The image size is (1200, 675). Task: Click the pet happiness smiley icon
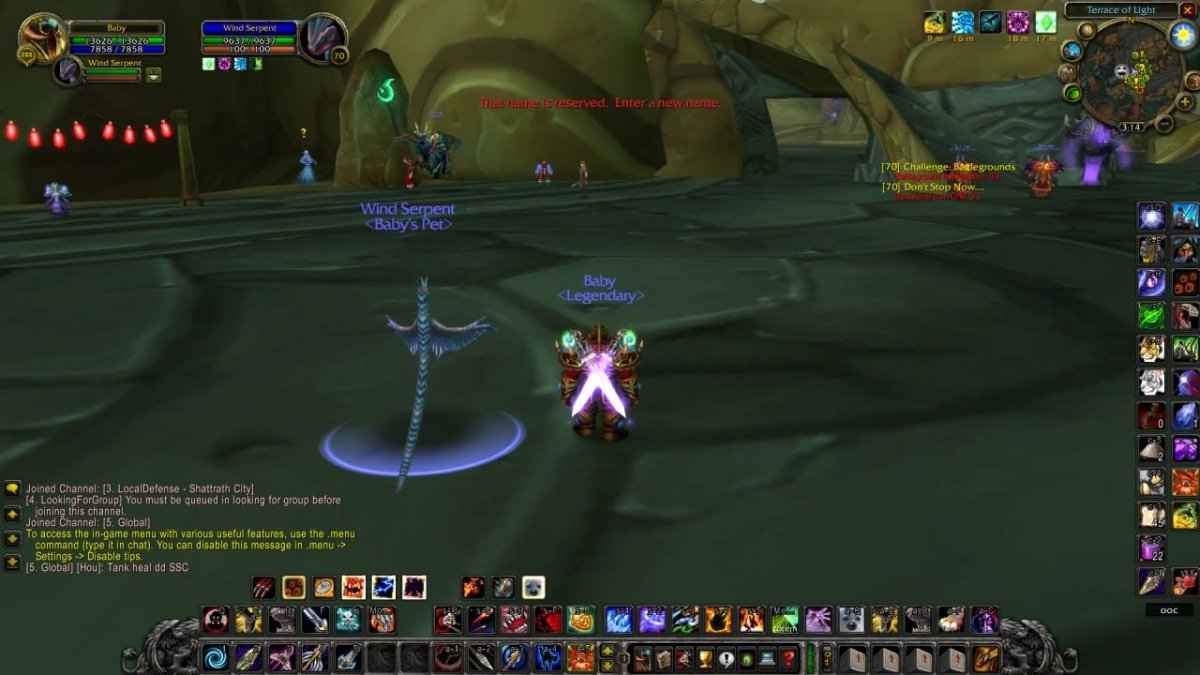153,74
